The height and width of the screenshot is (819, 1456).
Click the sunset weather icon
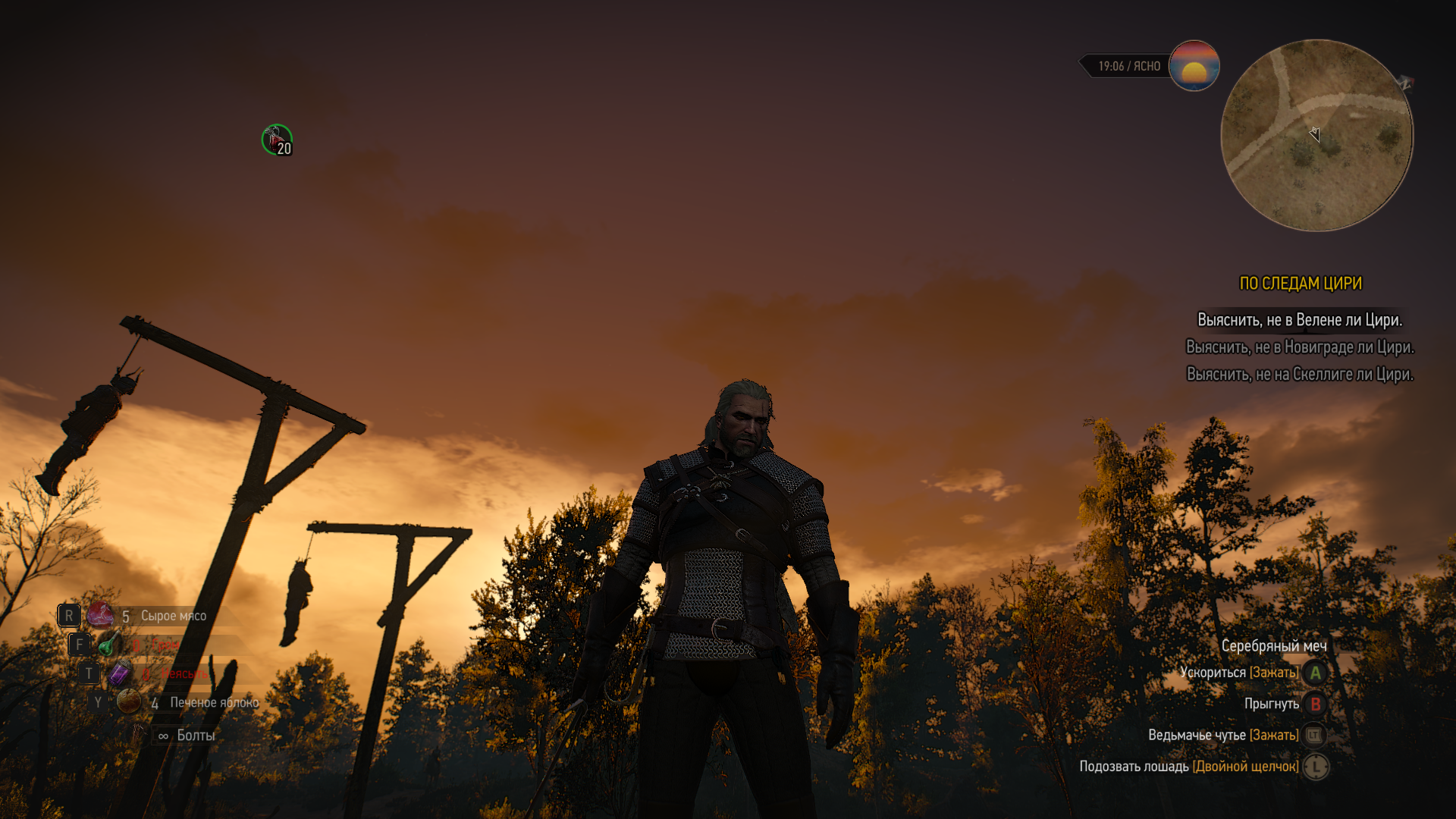click(1194, 66)
